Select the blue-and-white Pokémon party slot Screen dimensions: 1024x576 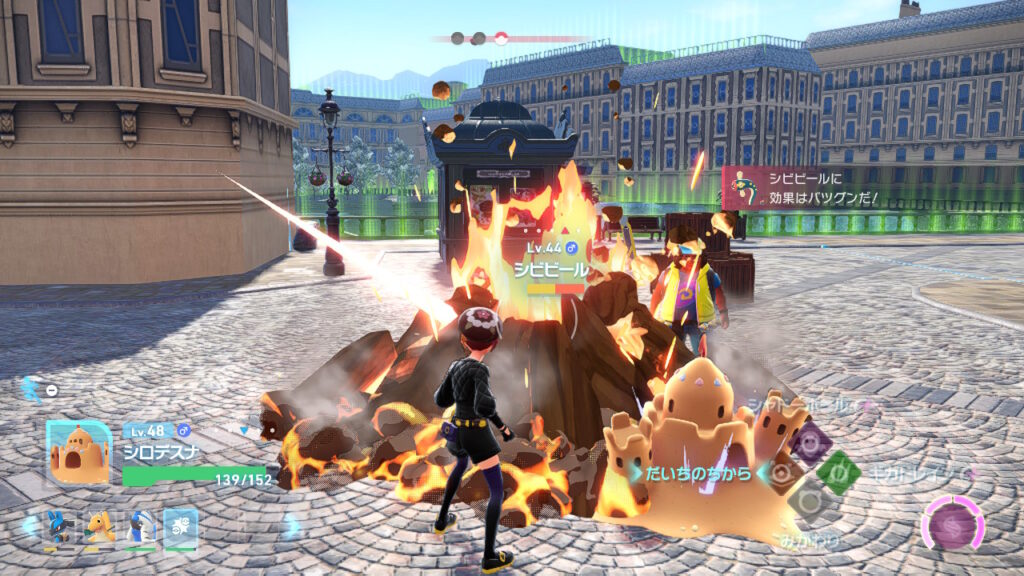coord(140,526)
